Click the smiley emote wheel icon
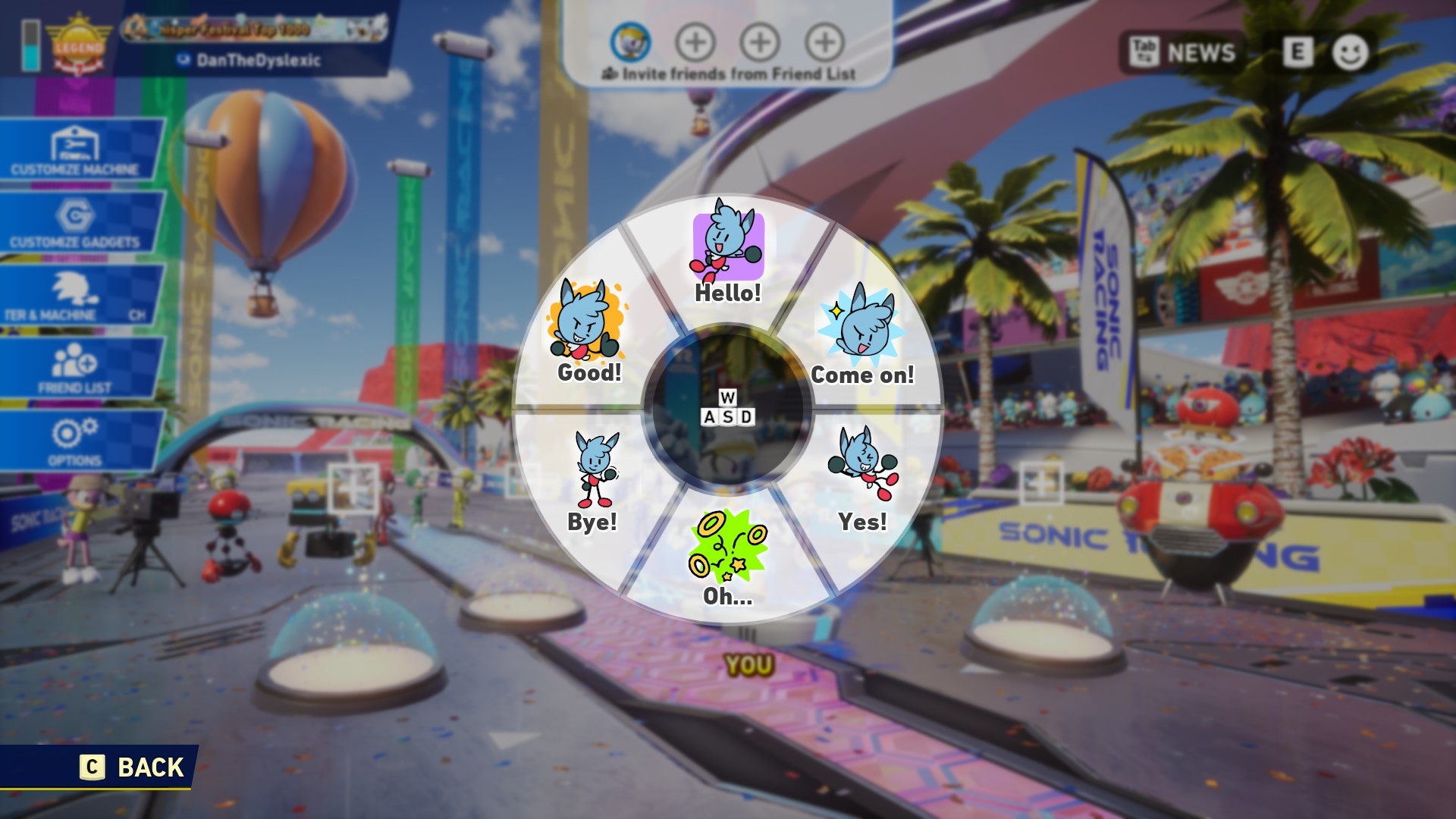Screen dimensions: 1456x819 coord(1350,52)
